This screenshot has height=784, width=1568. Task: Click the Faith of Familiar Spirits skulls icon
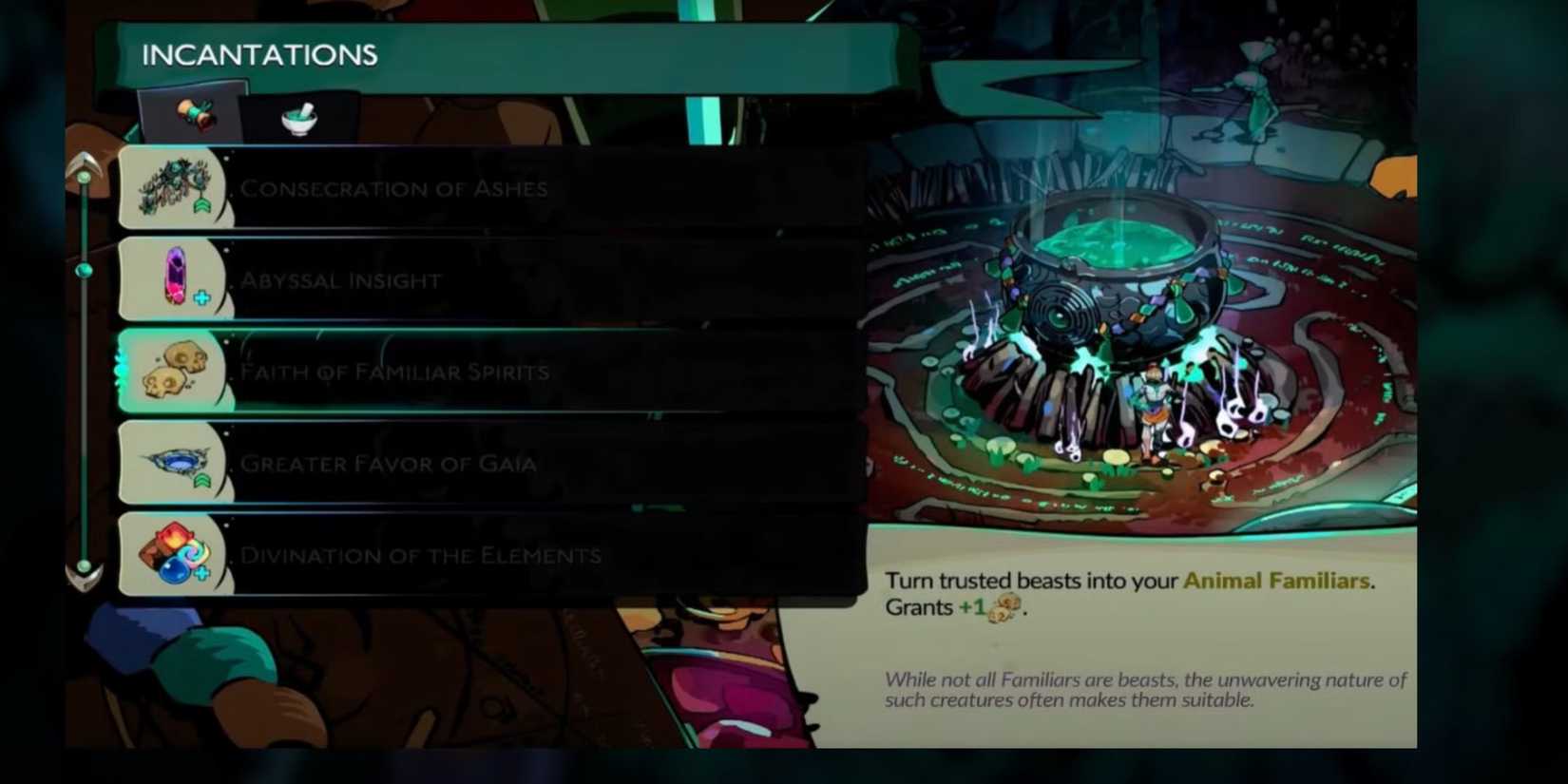pyautogui.click(x=174, y=370)
